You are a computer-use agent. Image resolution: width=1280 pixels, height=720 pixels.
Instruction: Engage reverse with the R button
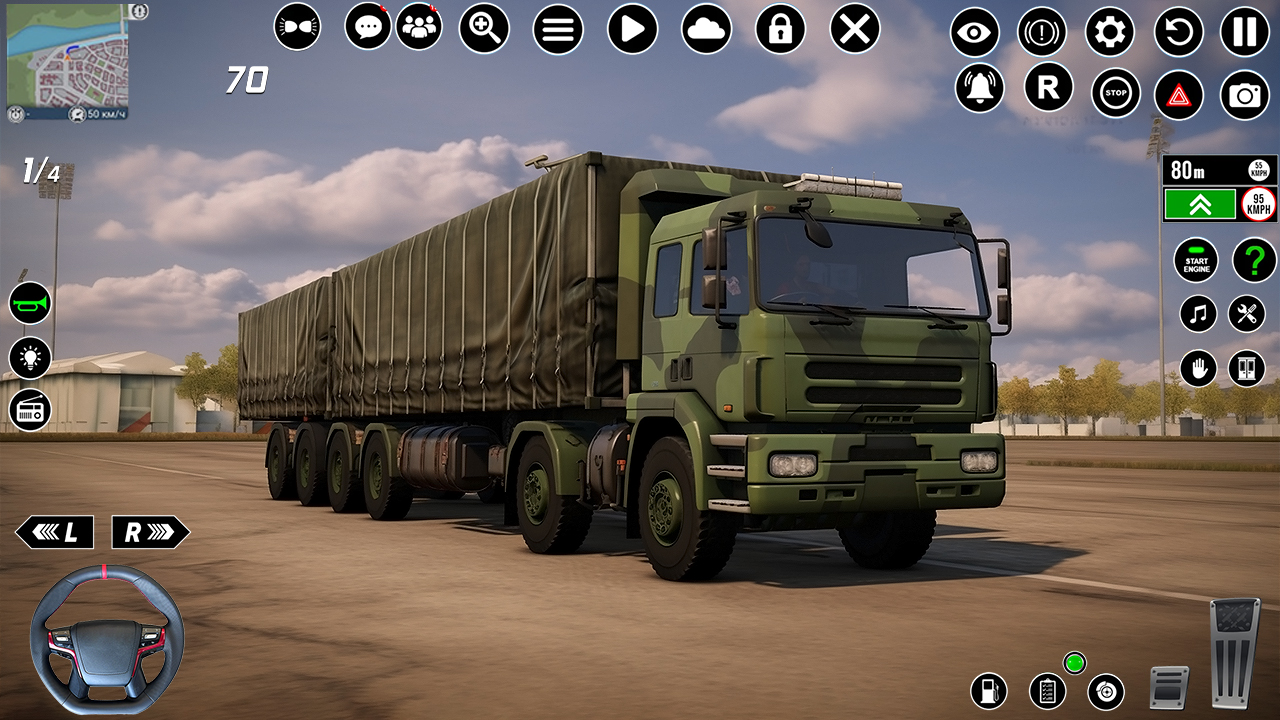pyautogui.click(x=1049, y=90)
